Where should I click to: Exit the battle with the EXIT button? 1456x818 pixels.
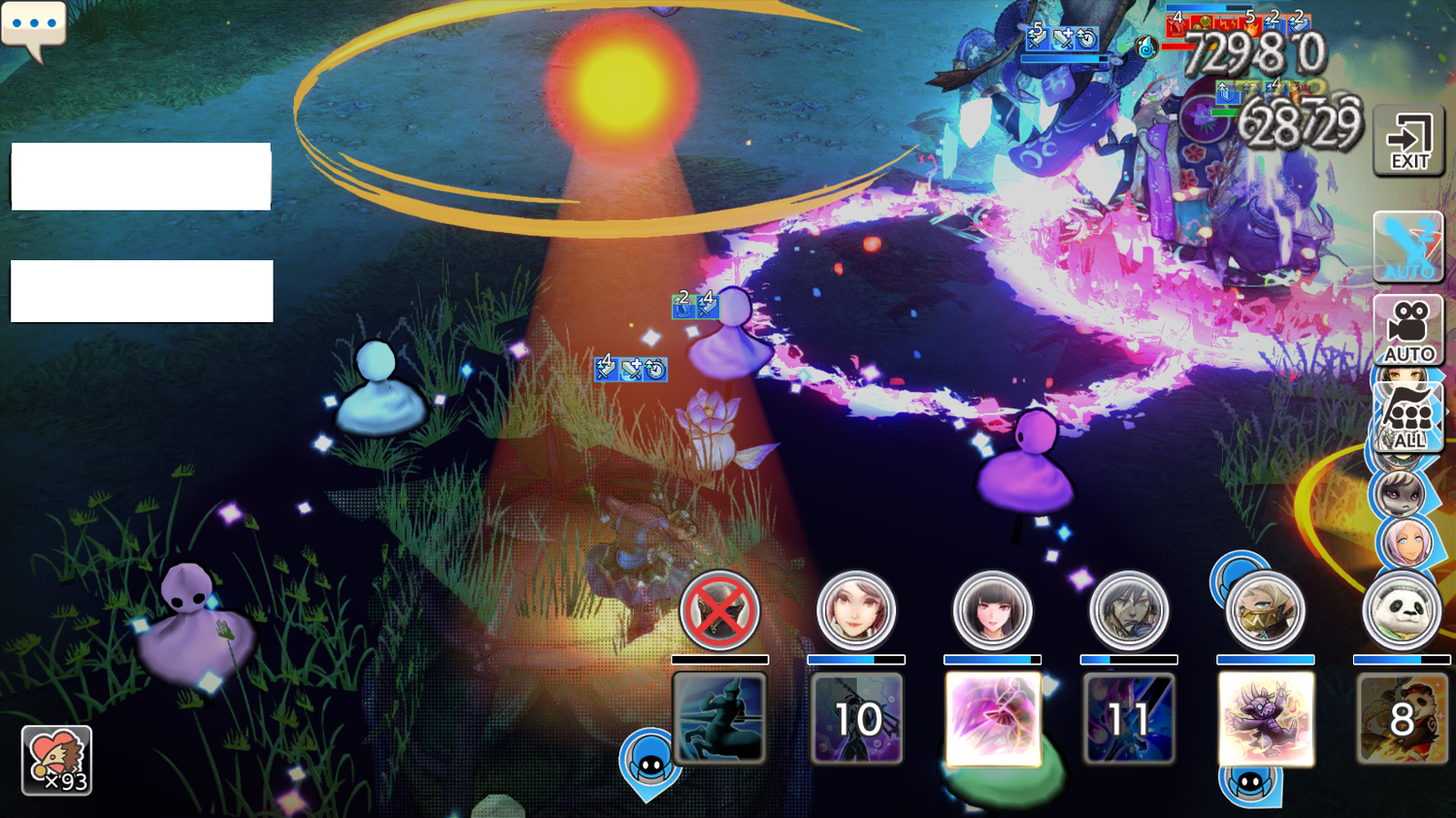click(x=1408, y=142)
